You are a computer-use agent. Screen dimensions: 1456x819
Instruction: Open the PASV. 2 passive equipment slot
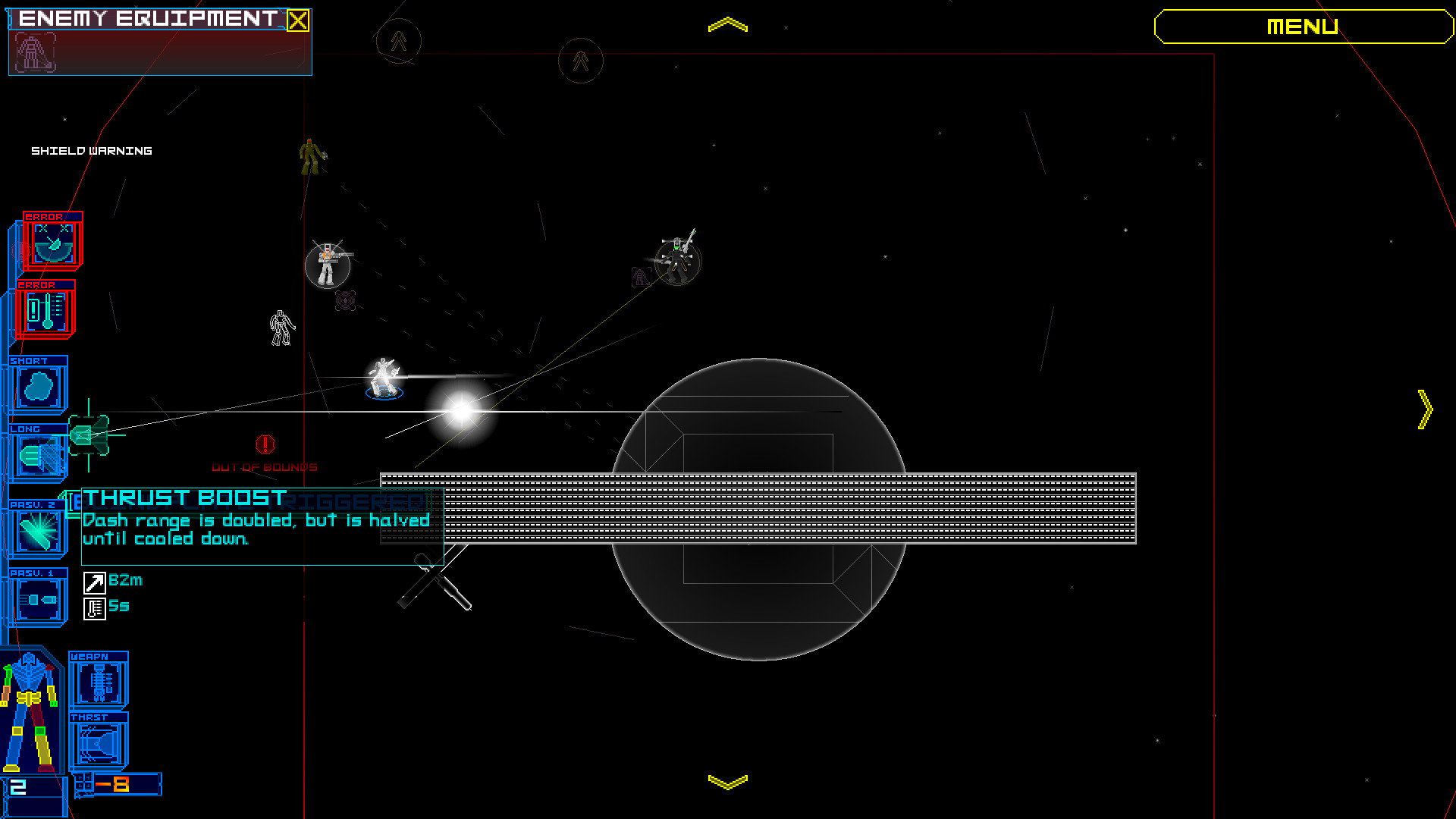click(38, 531)
